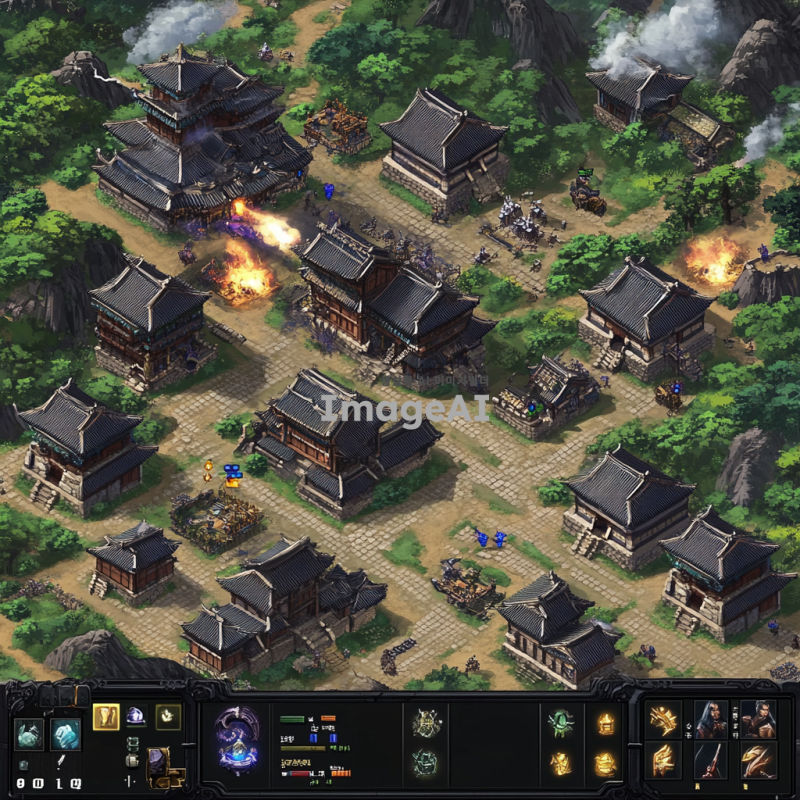800x800 pixels.
Task: Activate the gold-framed highlighted command icon
Action: [106, 716]
